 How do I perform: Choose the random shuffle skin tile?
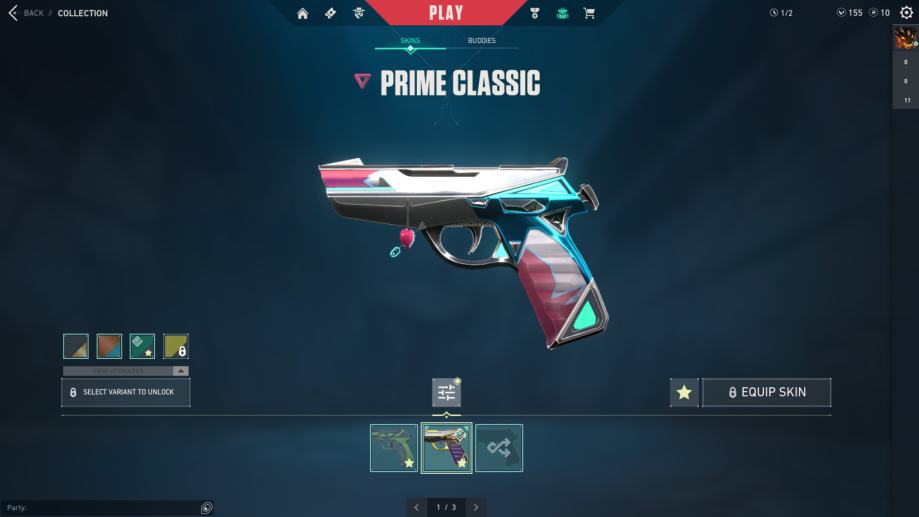(498, 448)
